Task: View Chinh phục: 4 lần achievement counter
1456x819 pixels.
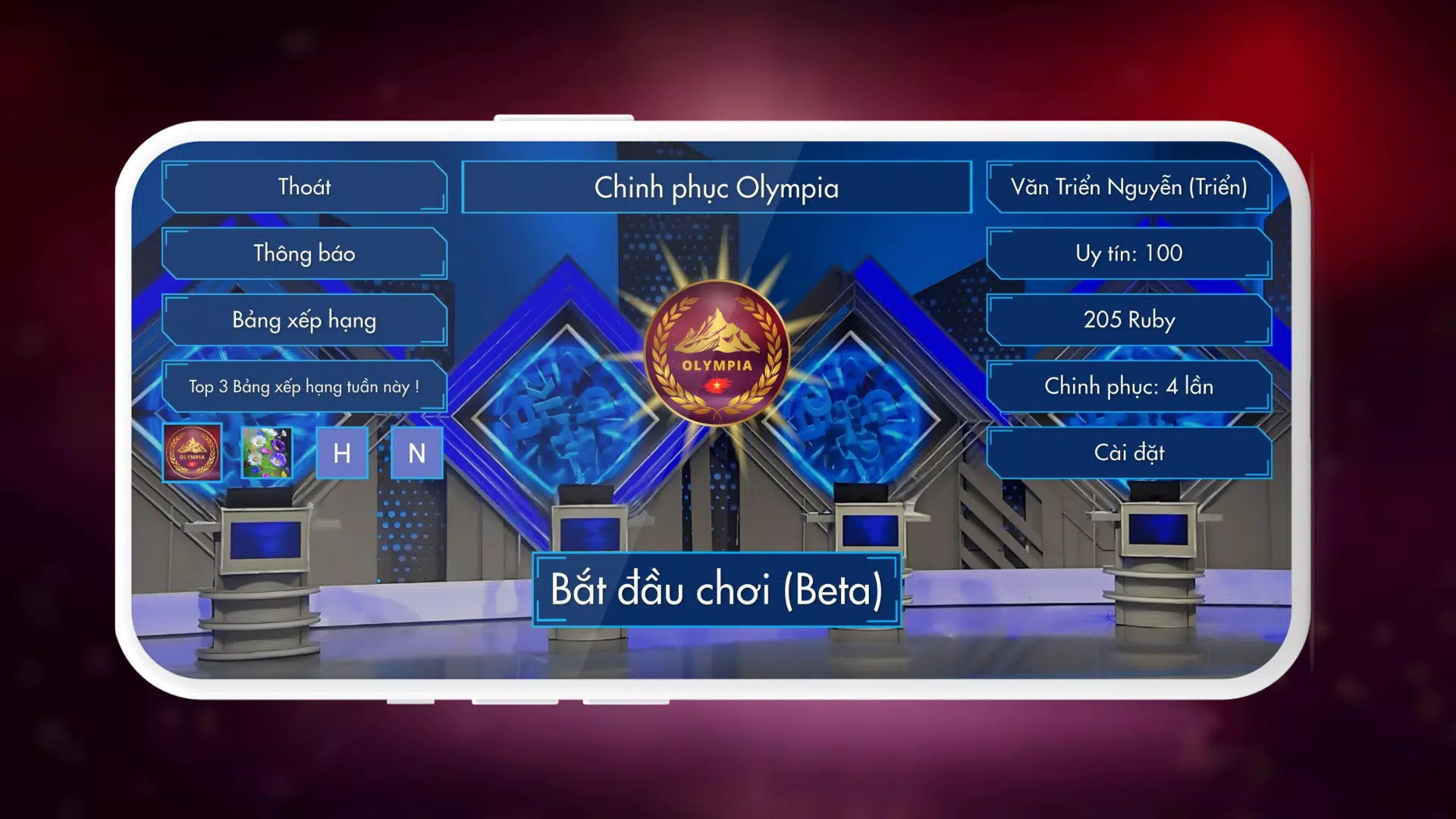Action: tap(1131, 386)
